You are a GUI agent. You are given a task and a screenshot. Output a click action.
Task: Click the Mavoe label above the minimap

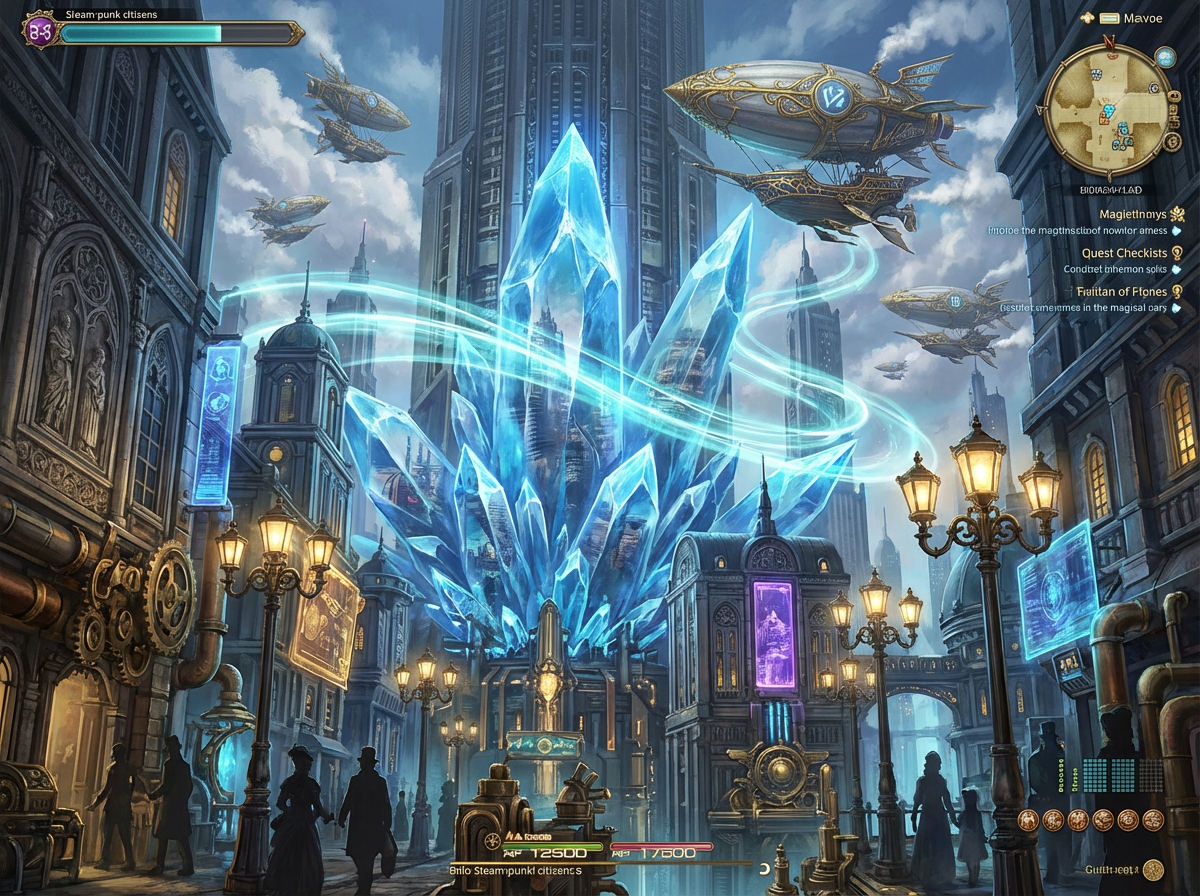[1143, 18]
